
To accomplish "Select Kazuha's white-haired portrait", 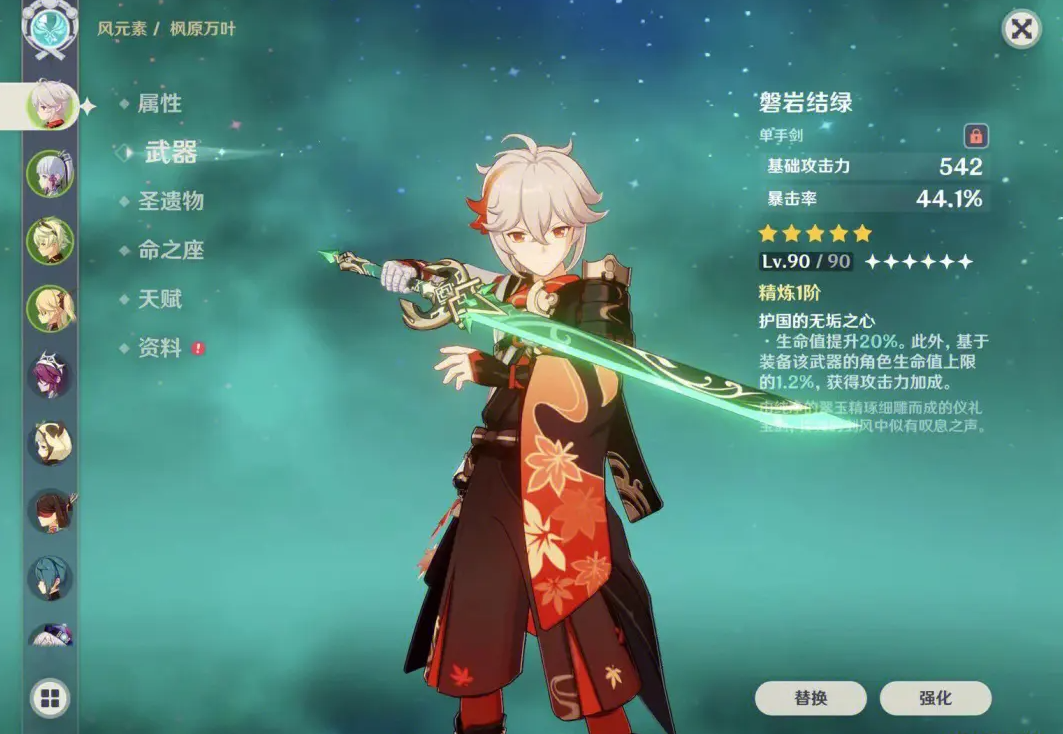I will click(x=50, y=104).
